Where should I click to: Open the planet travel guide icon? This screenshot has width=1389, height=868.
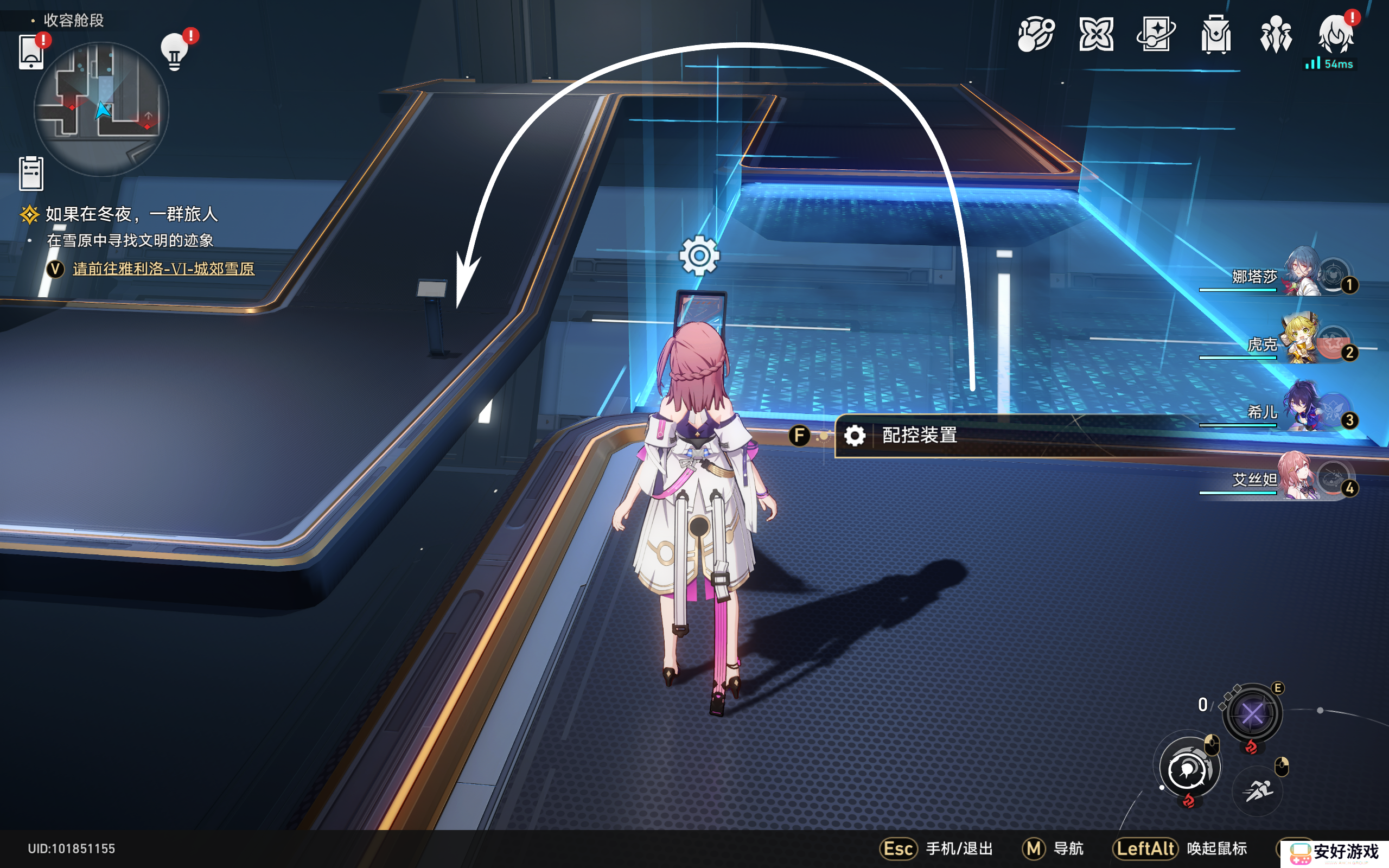pyautogui.click(x=1035, y=35)
